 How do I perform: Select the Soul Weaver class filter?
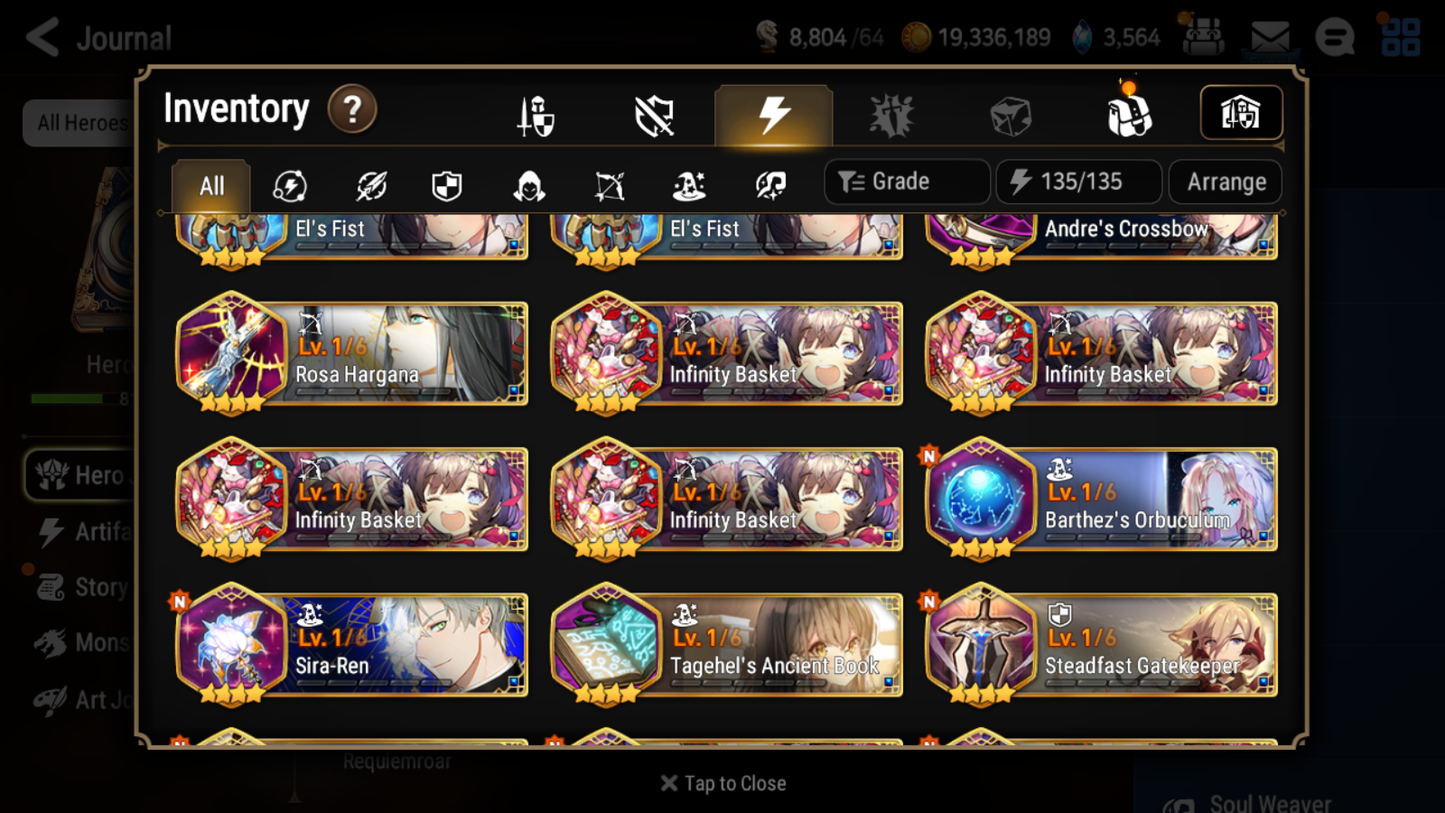[770, 186]
